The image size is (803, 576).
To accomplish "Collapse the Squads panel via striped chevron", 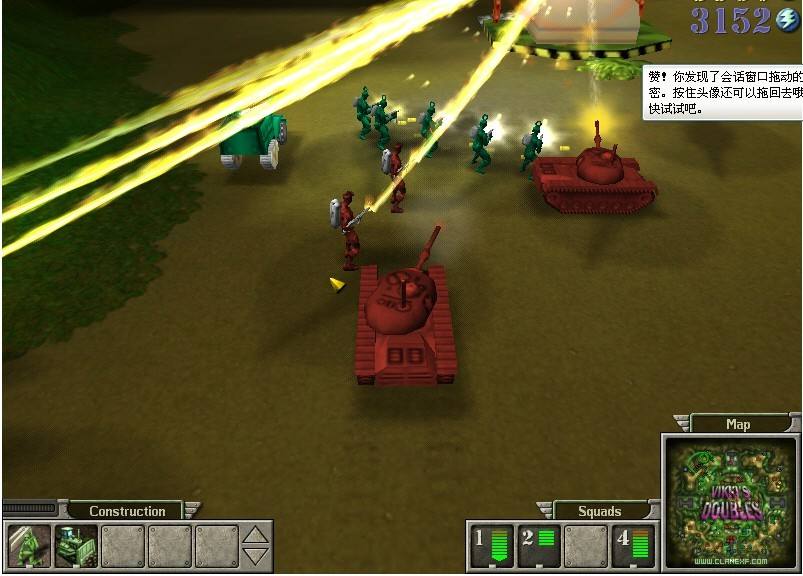I will (x=544, y=510).
